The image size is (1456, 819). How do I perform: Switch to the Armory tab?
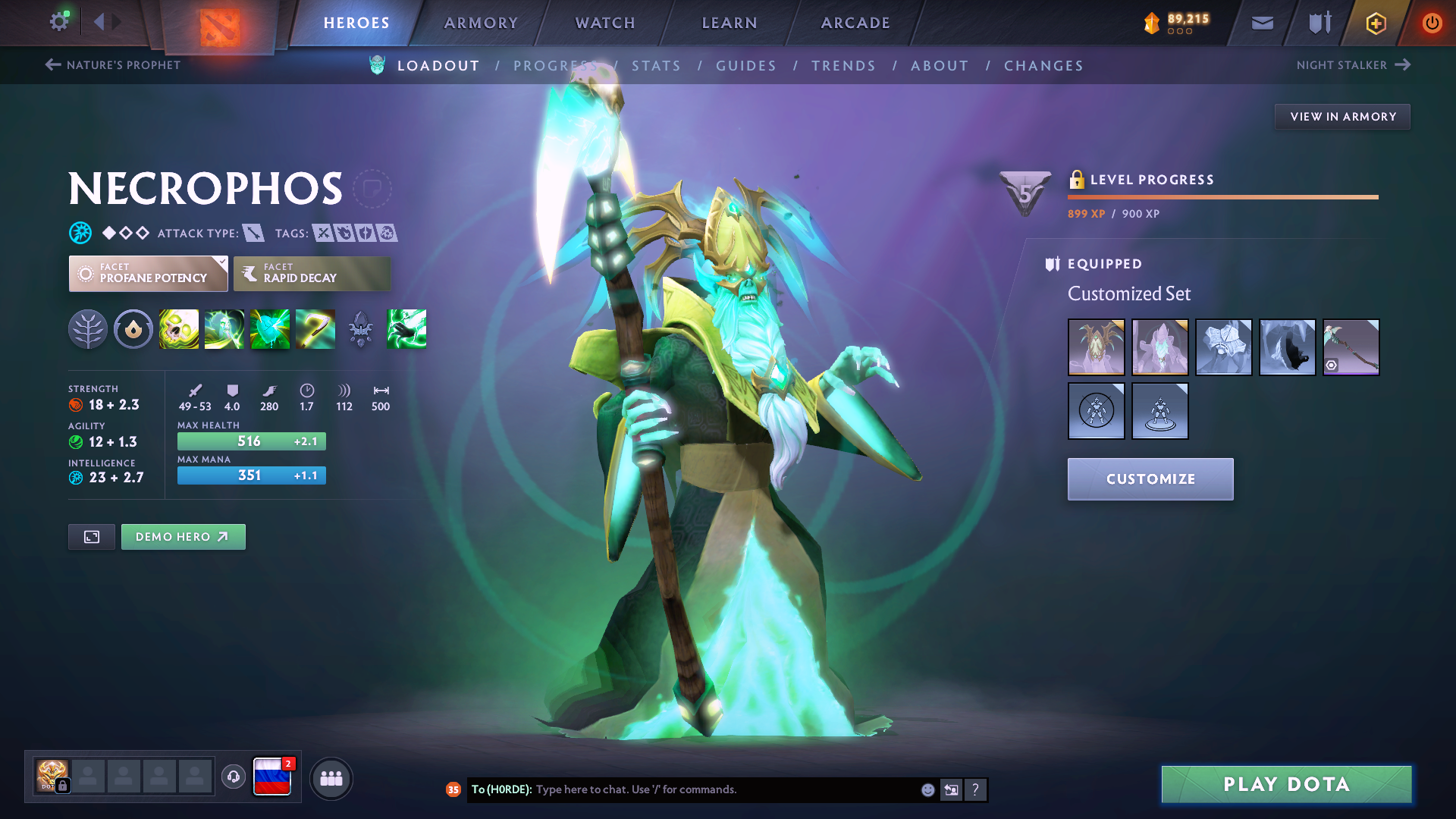pos(481,23)
